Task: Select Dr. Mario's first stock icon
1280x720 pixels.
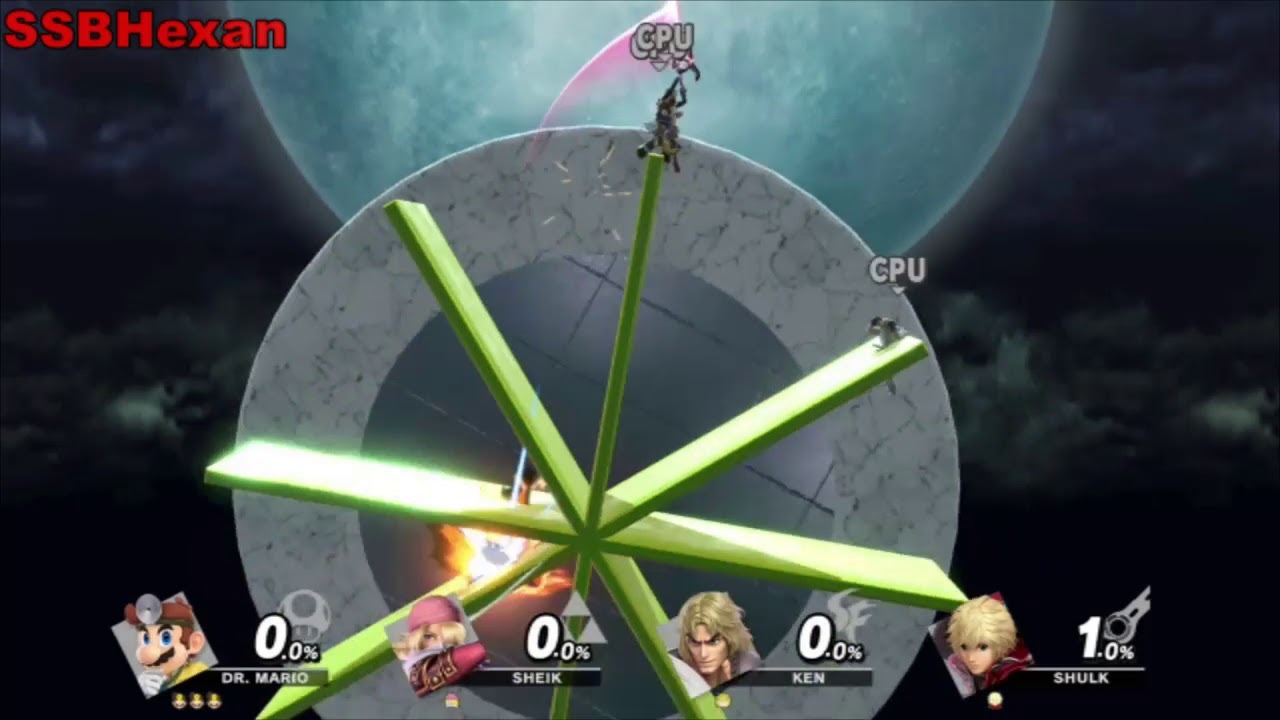Action: (x=179, y=698)
